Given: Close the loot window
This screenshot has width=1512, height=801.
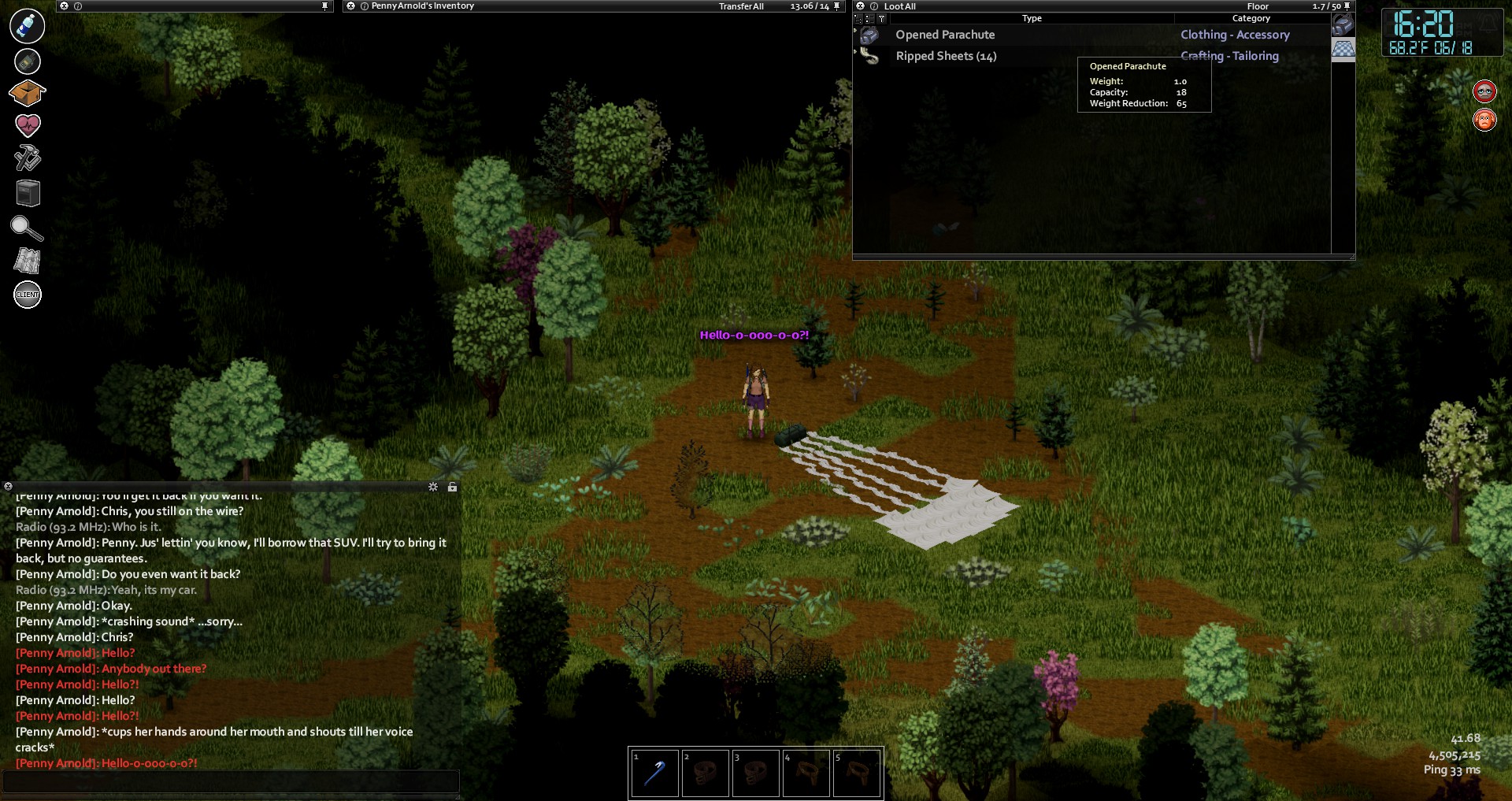Looking at the screenshot, I should tap(861, 6).
